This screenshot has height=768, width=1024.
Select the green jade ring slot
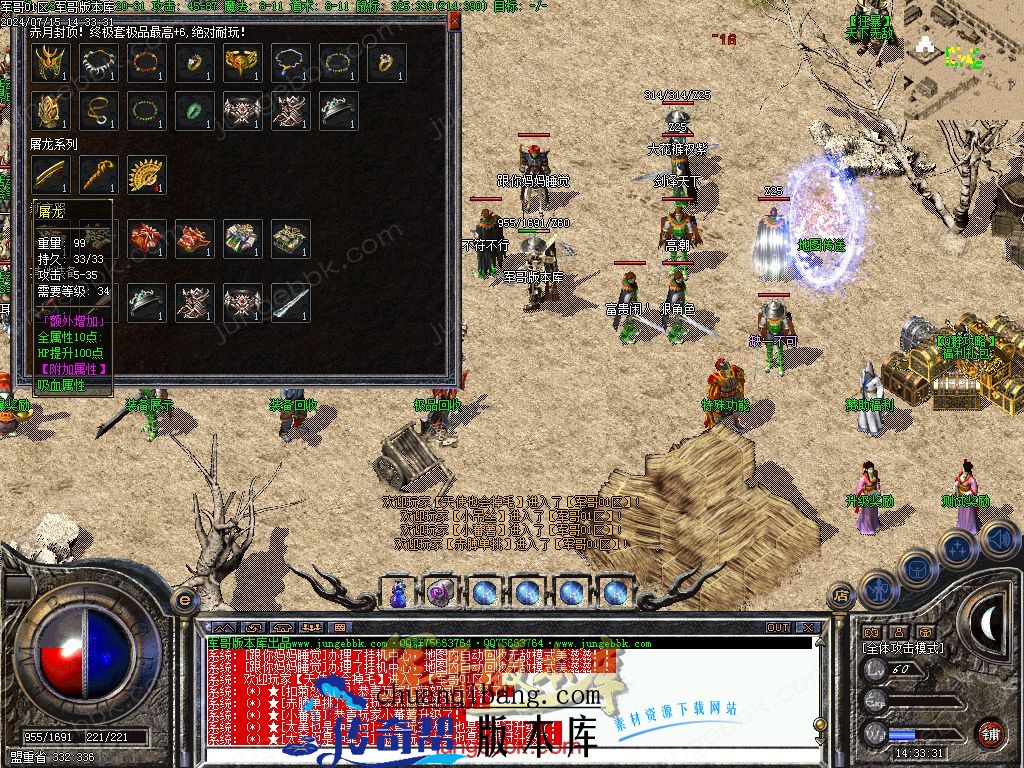point(194,110)
